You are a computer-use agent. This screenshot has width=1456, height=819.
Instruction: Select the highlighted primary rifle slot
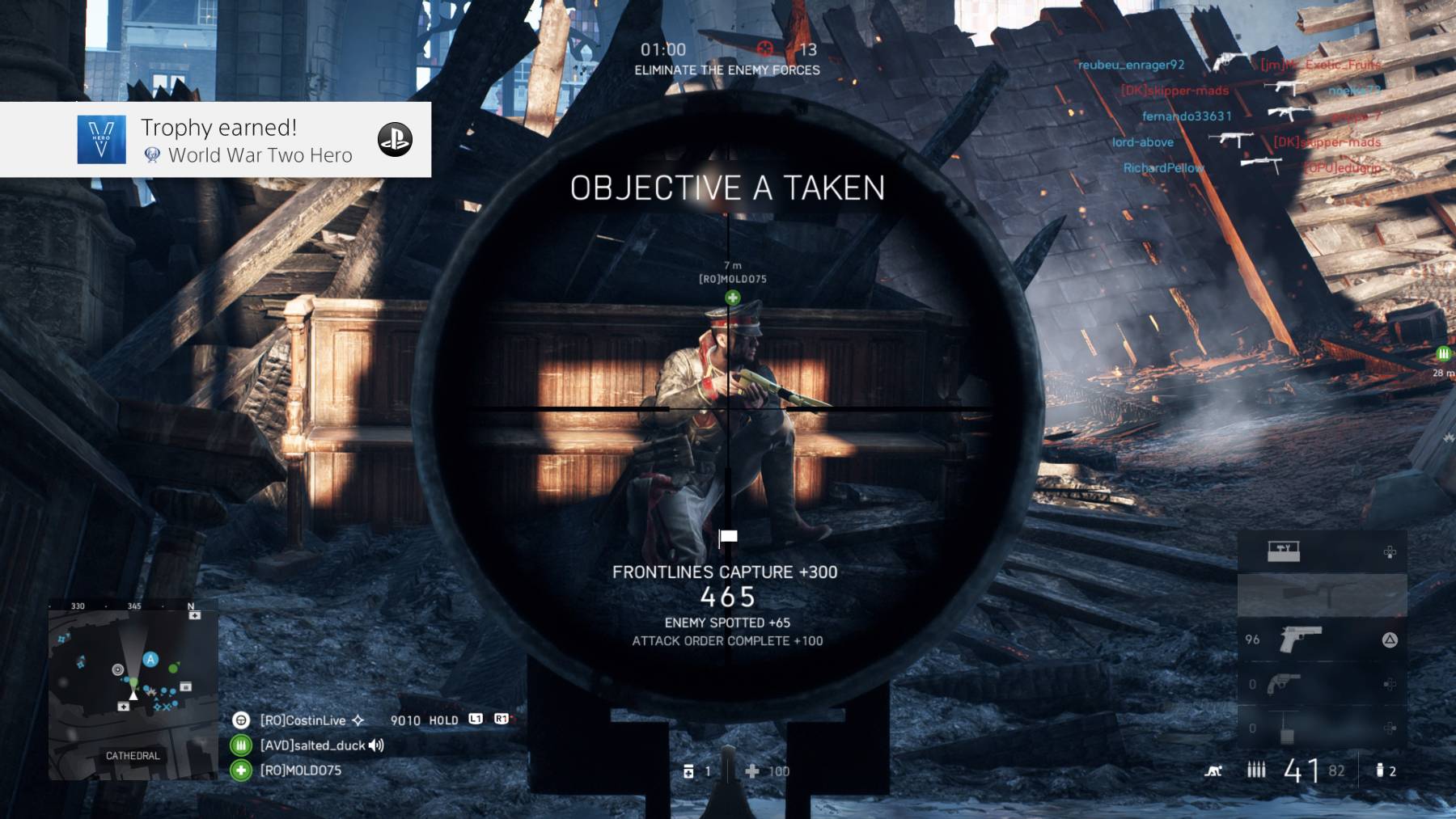[x=1322, y=595]
